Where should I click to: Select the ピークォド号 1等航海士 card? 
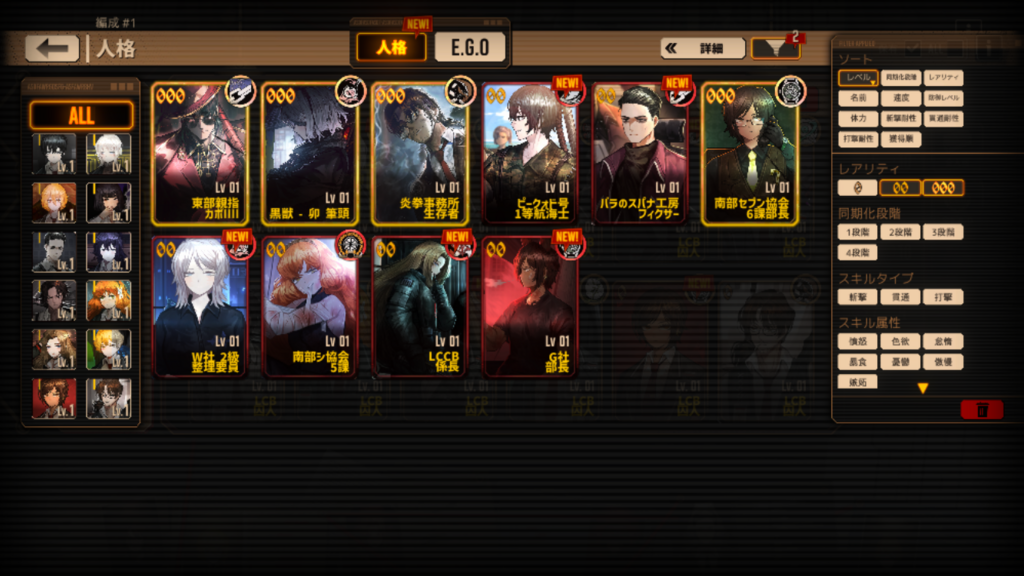point(530,154)
